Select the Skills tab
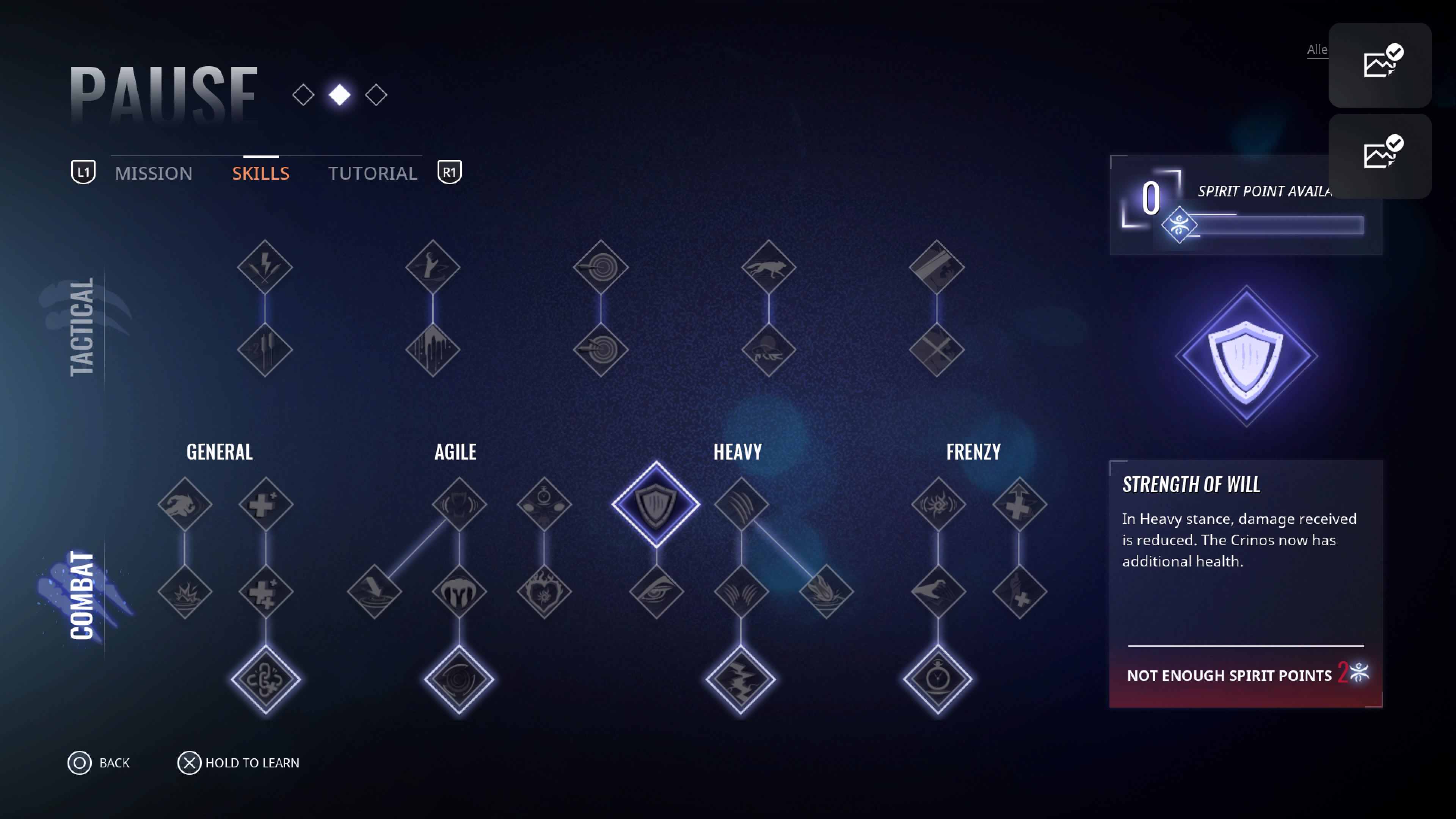This screenshot has height=819, width=1456. (x=260, y=173)
